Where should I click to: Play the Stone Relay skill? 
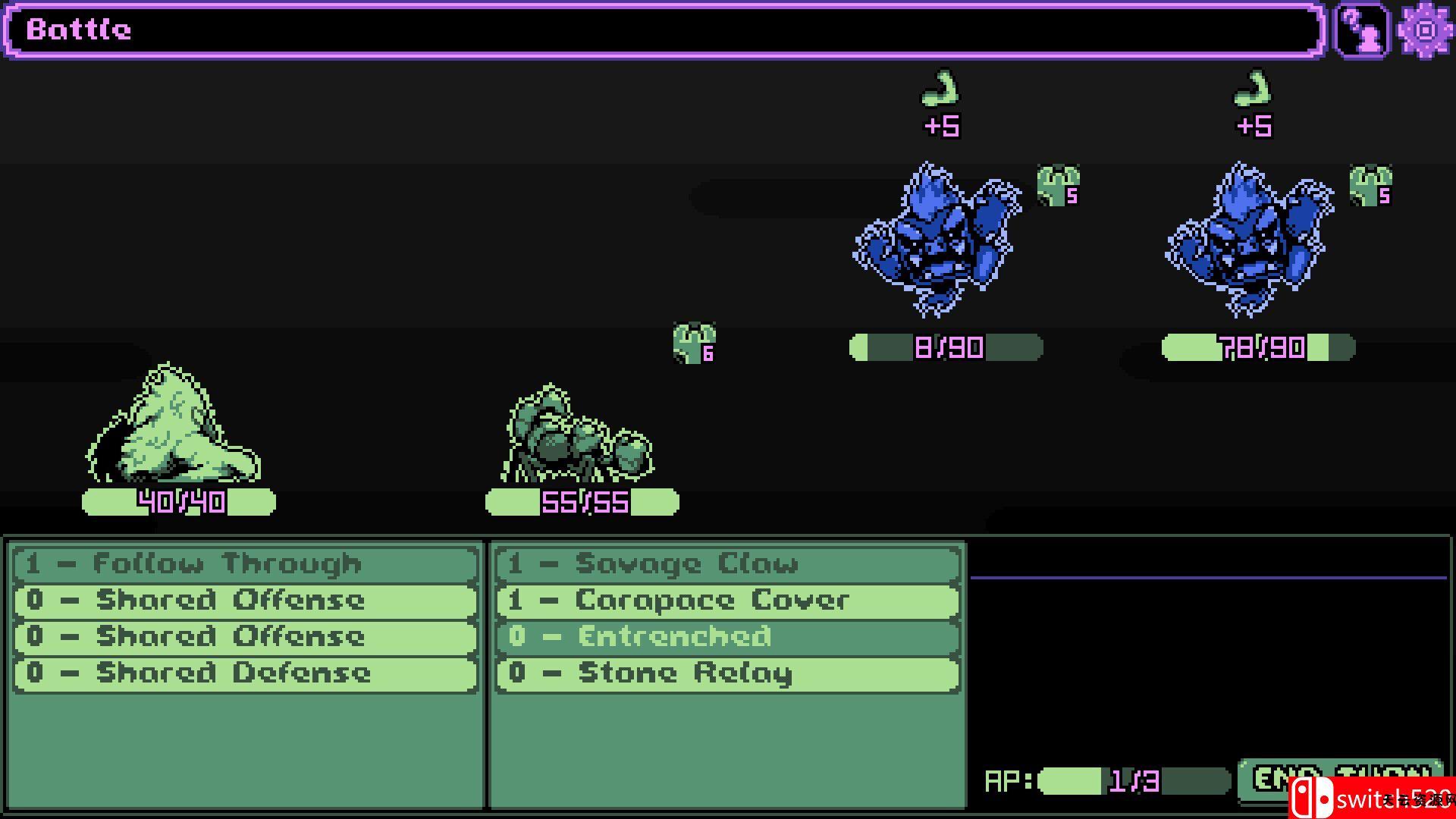pos(728,673)
